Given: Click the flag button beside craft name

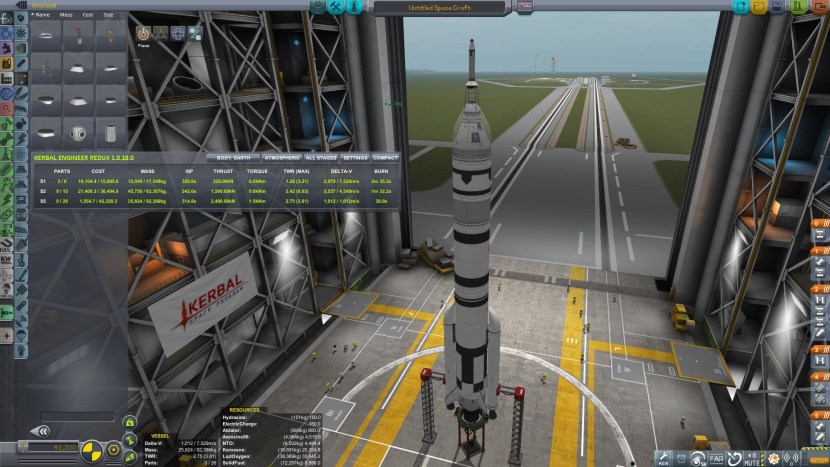Looking at the screenshot, I should [526, 7].
